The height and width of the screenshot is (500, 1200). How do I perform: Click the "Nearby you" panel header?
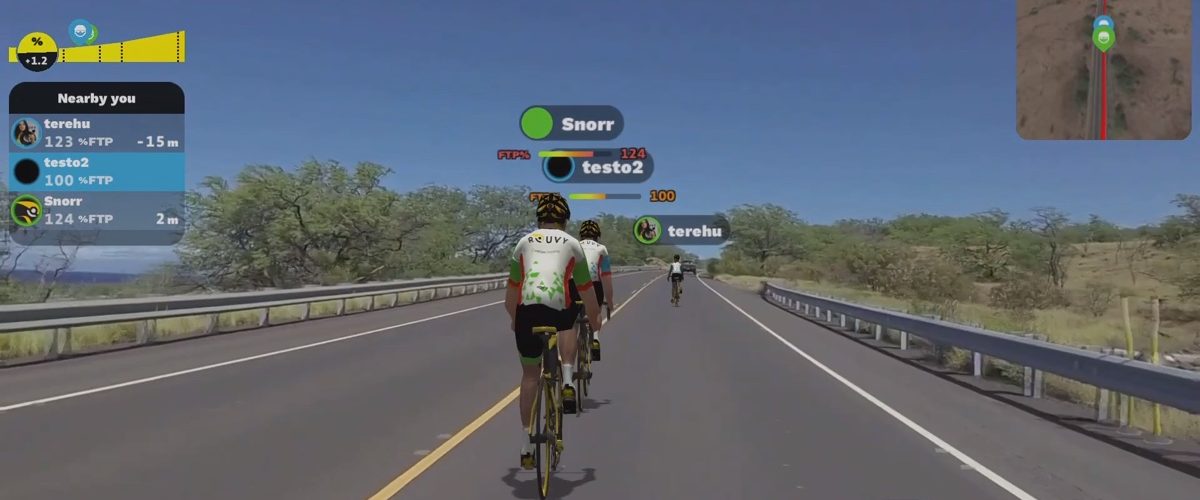(x=96, y=98)
